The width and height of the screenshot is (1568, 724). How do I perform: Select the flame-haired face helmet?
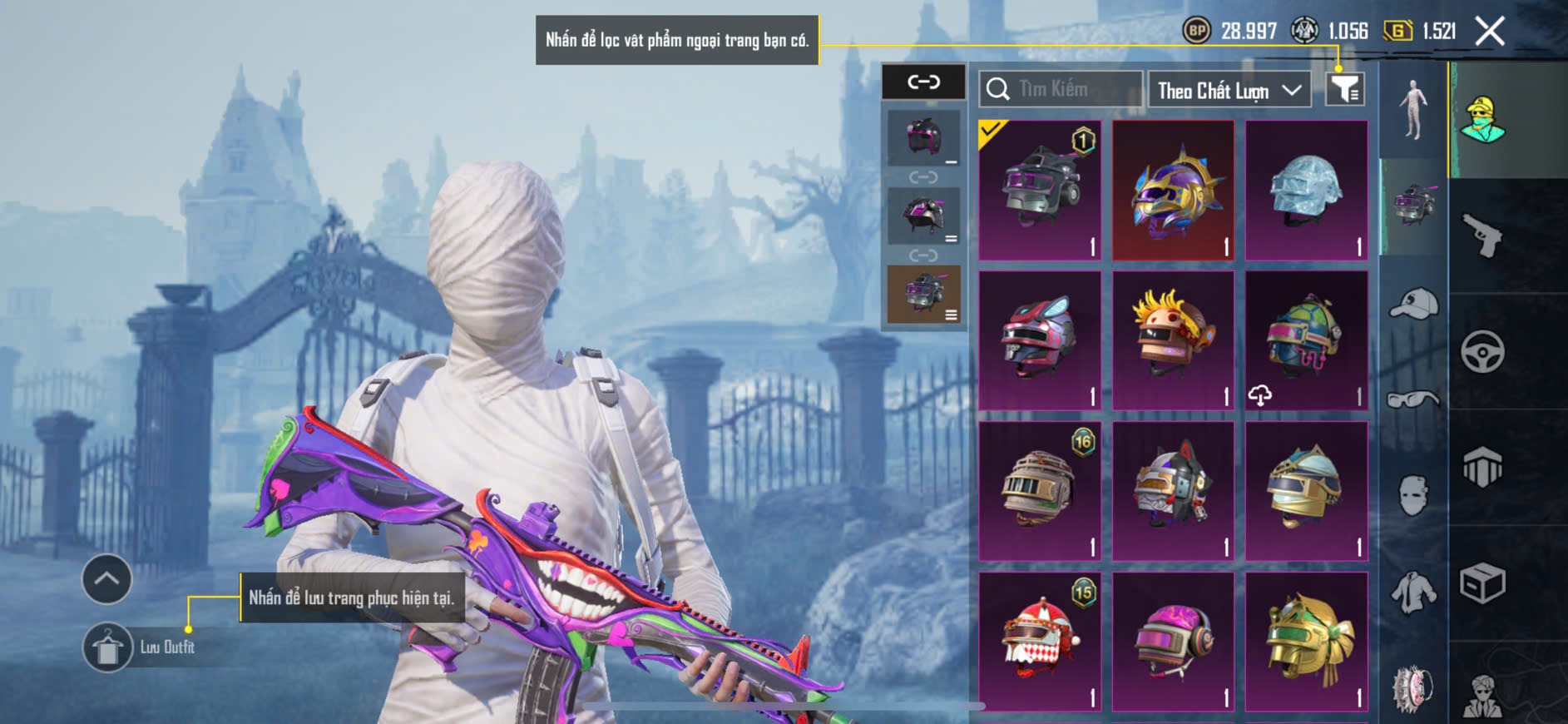tap(1173, 341)
